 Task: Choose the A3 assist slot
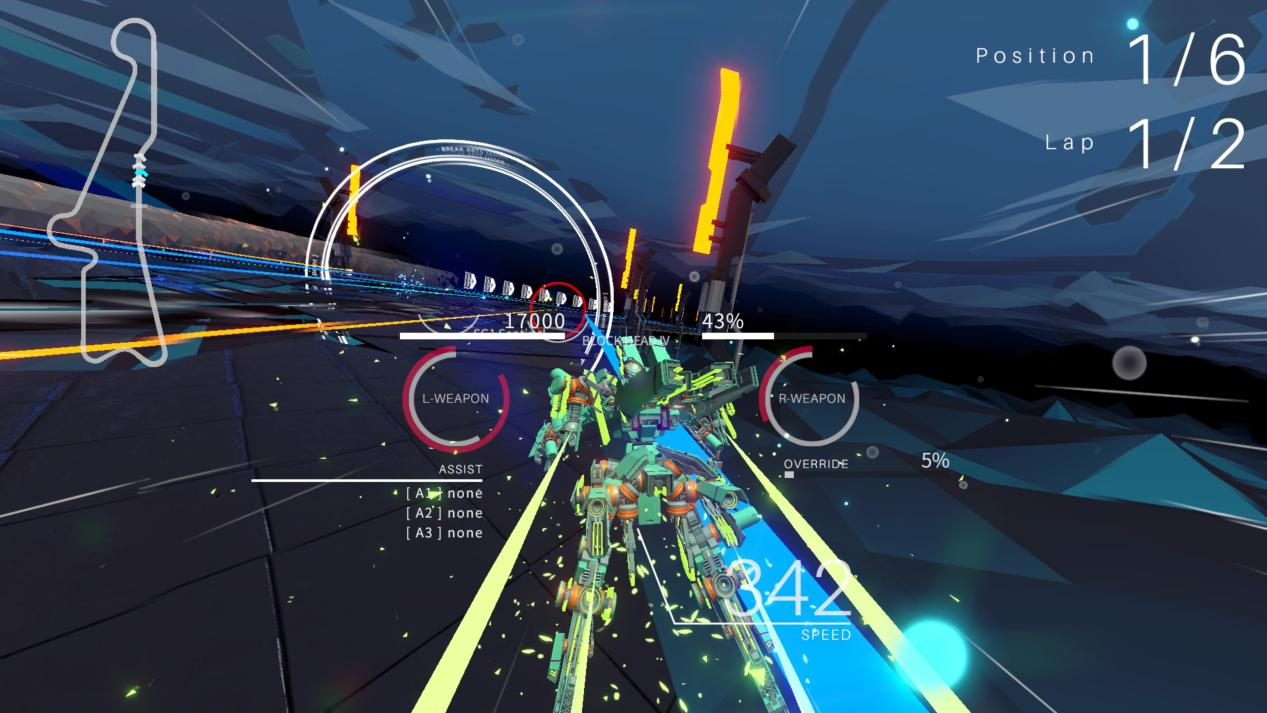pos(444,533)
